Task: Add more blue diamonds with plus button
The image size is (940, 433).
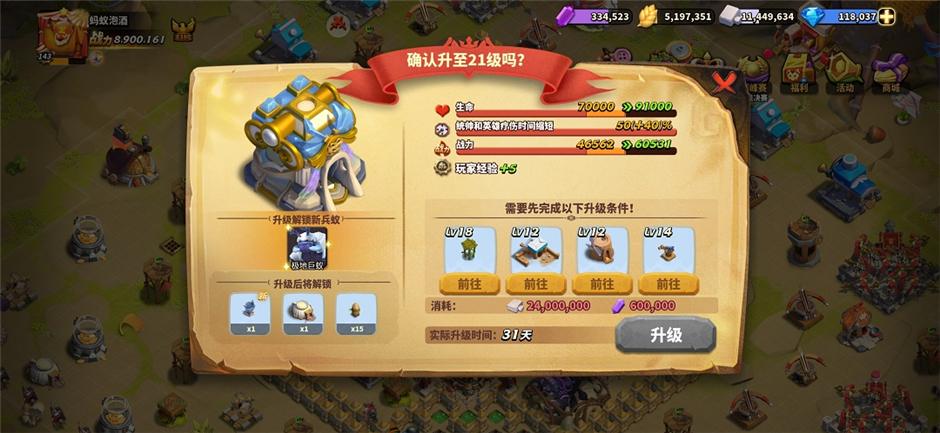Action: pyautogui.click(x=887, y=16)
